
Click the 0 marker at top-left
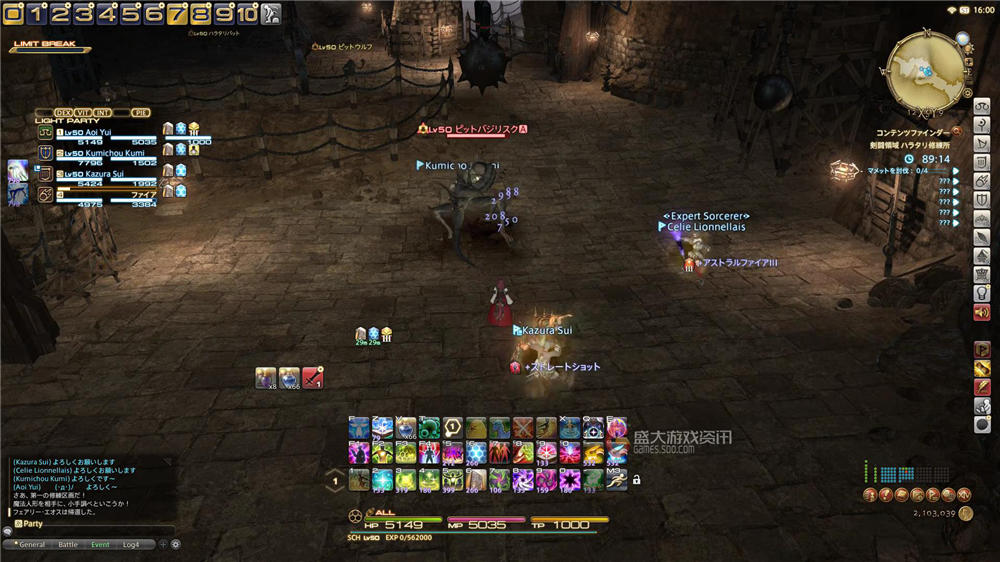pos(13,13)
